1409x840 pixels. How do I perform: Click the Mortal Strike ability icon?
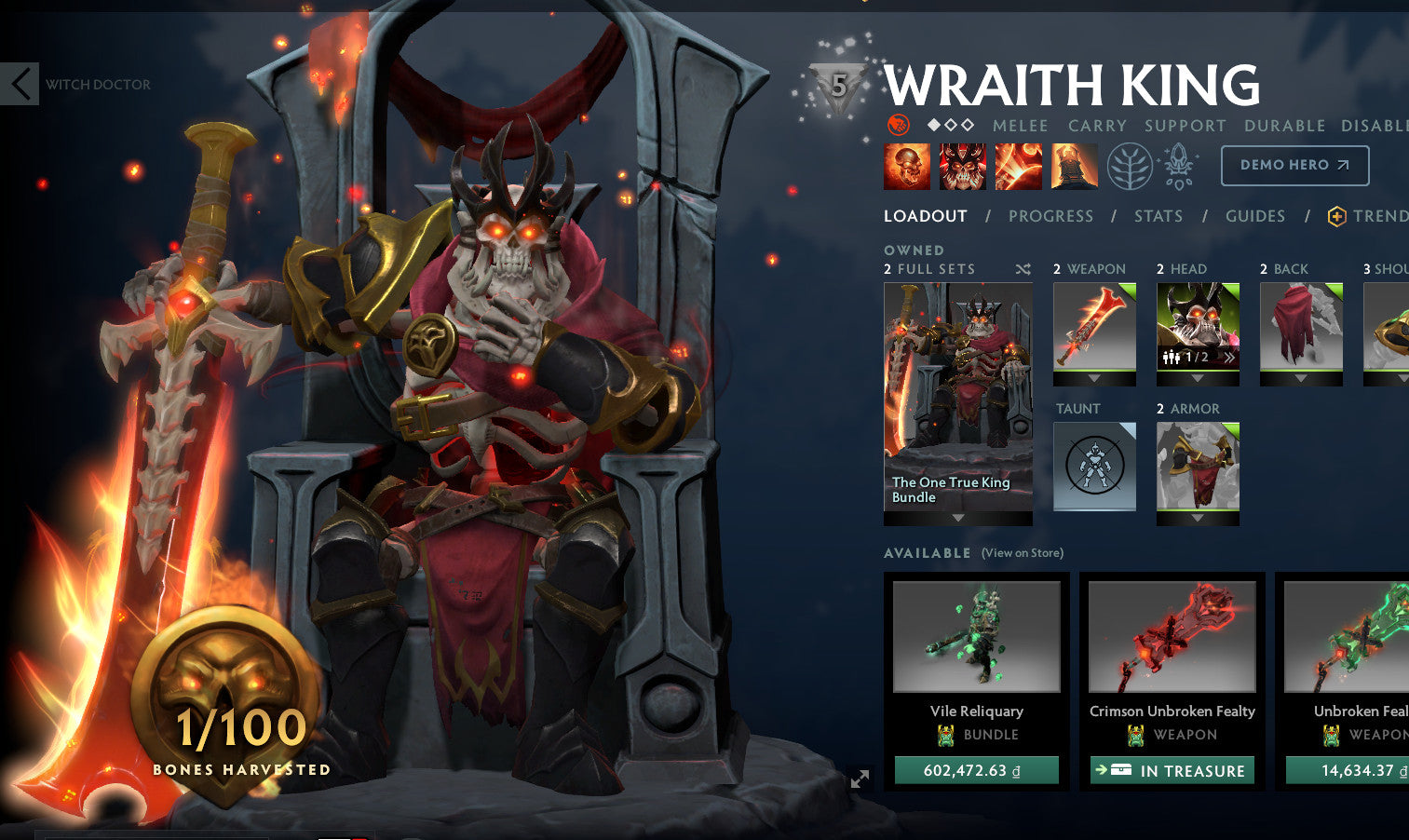pyautogui.click(x=1019, y=166)
